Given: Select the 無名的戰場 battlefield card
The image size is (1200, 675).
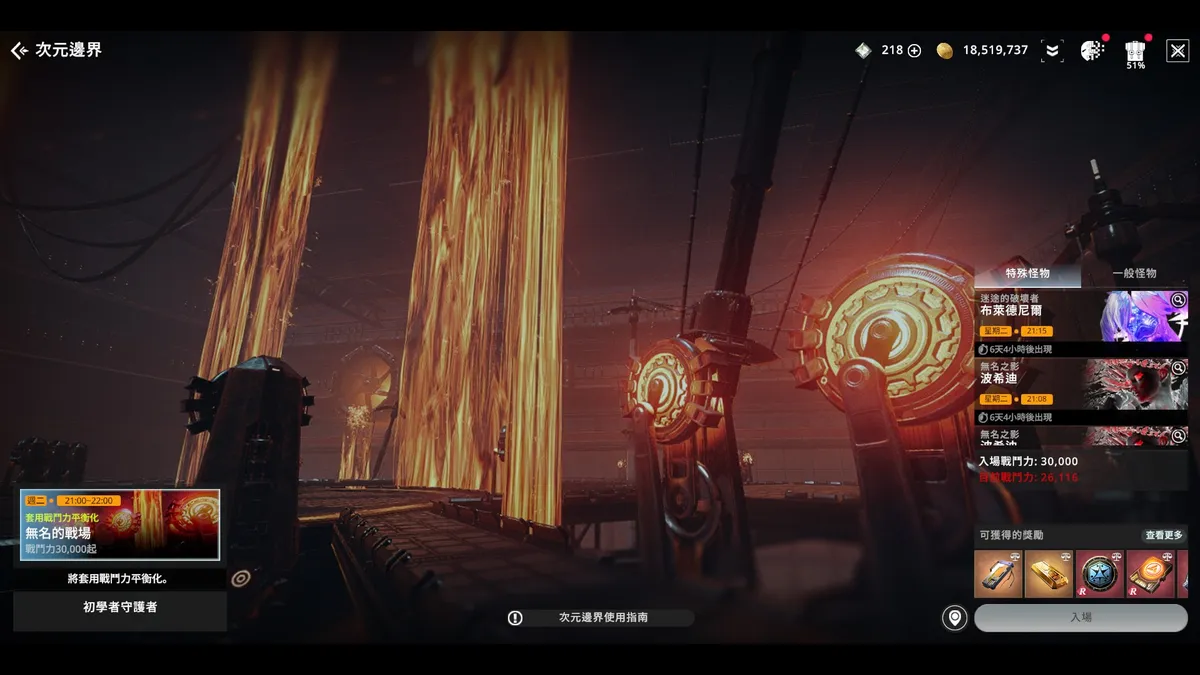Looking at the screenshot, I should 120,524.
